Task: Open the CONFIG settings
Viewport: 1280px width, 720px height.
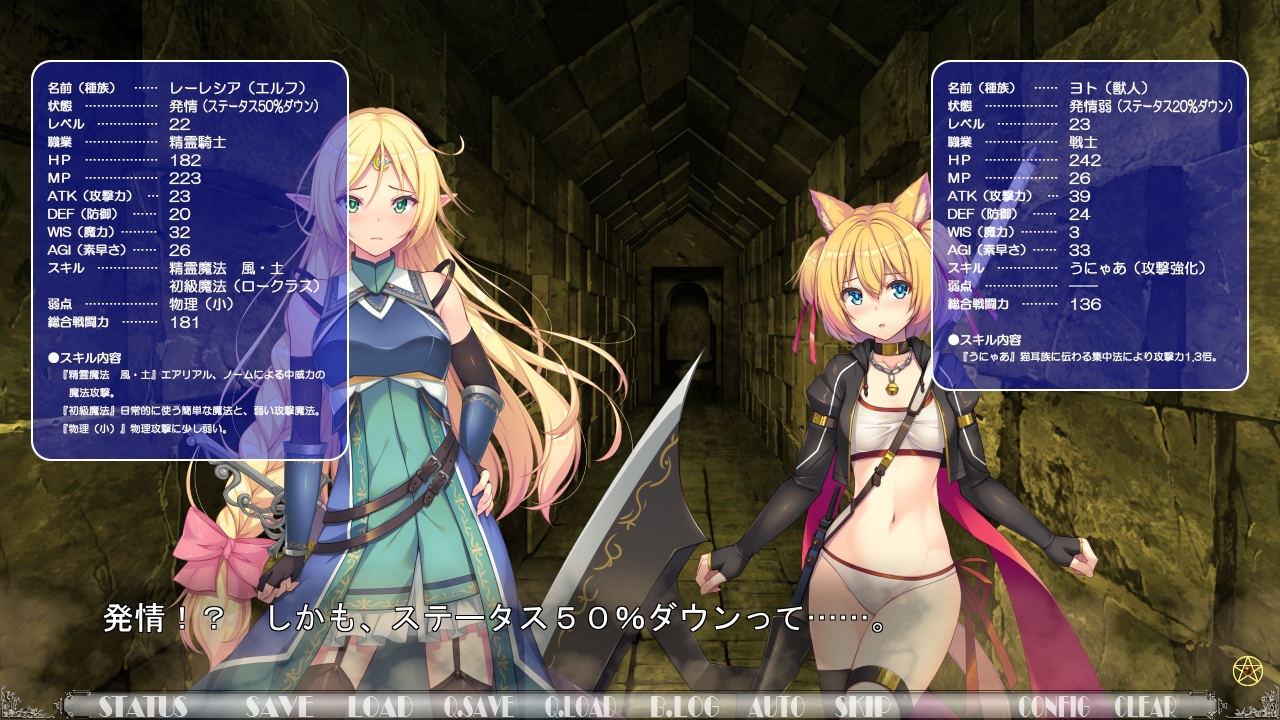Action: [1053, 706]
